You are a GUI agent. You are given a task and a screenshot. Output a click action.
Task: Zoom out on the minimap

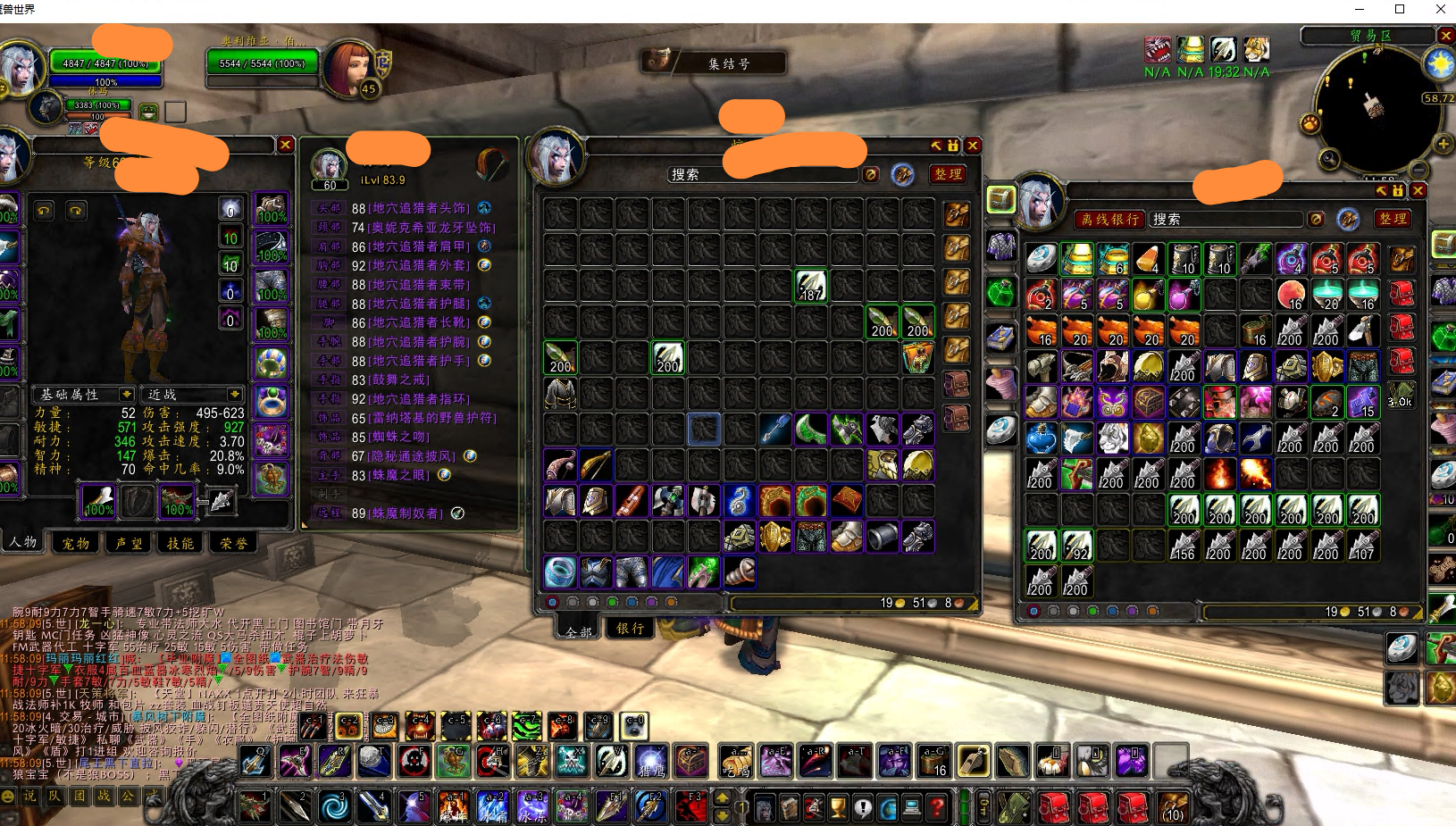(x=1418, y=169)
